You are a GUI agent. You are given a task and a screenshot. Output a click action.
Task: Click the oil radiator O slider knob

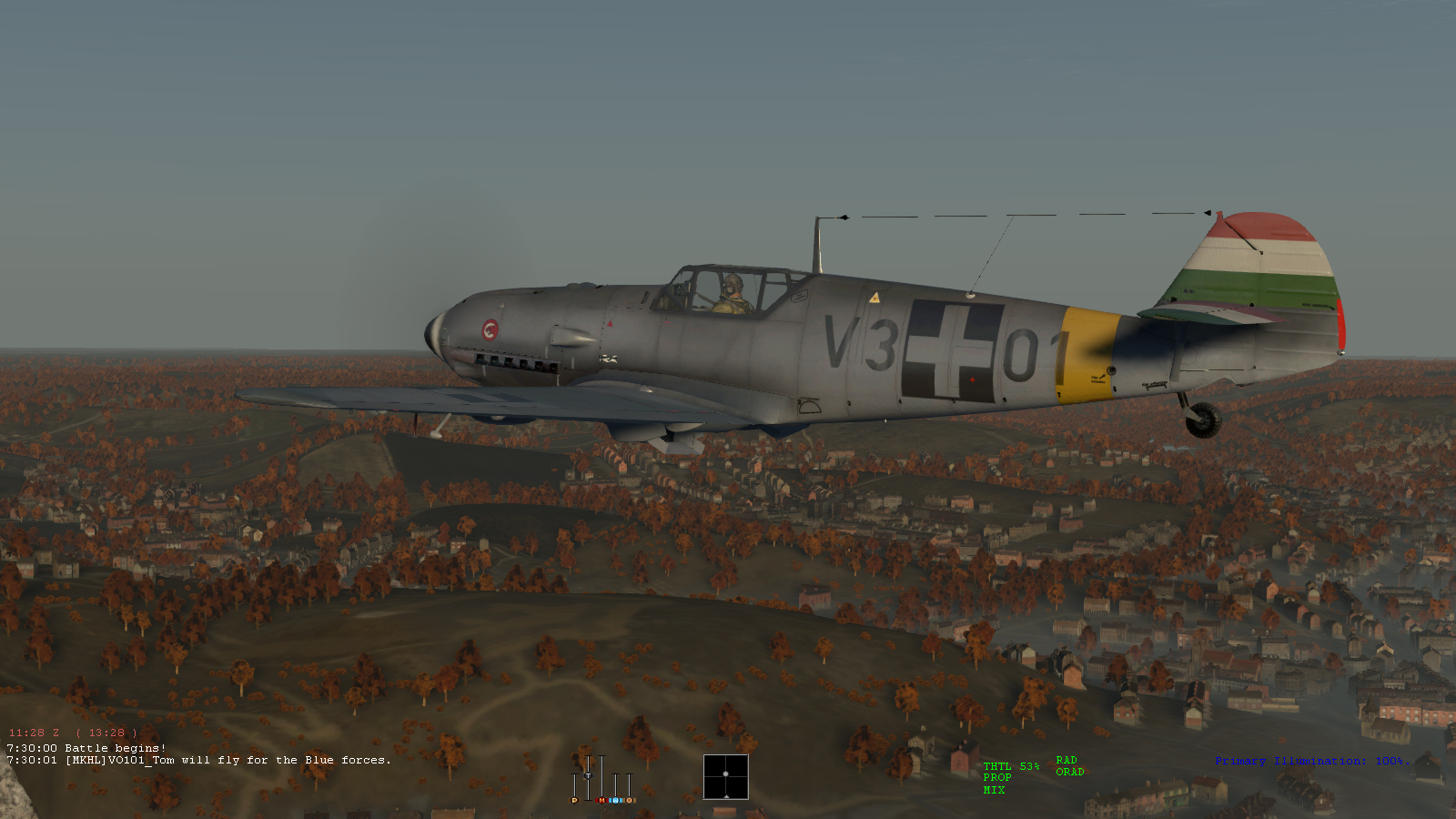(629, 800)
